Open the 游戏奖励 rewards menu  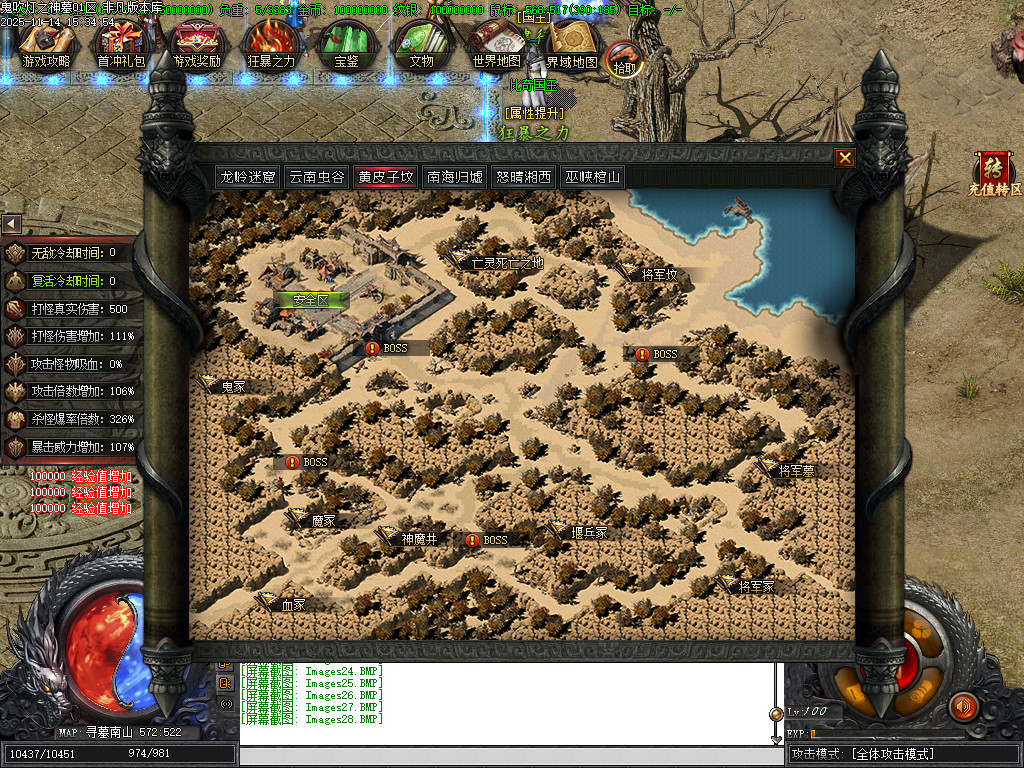click(197, 45)
